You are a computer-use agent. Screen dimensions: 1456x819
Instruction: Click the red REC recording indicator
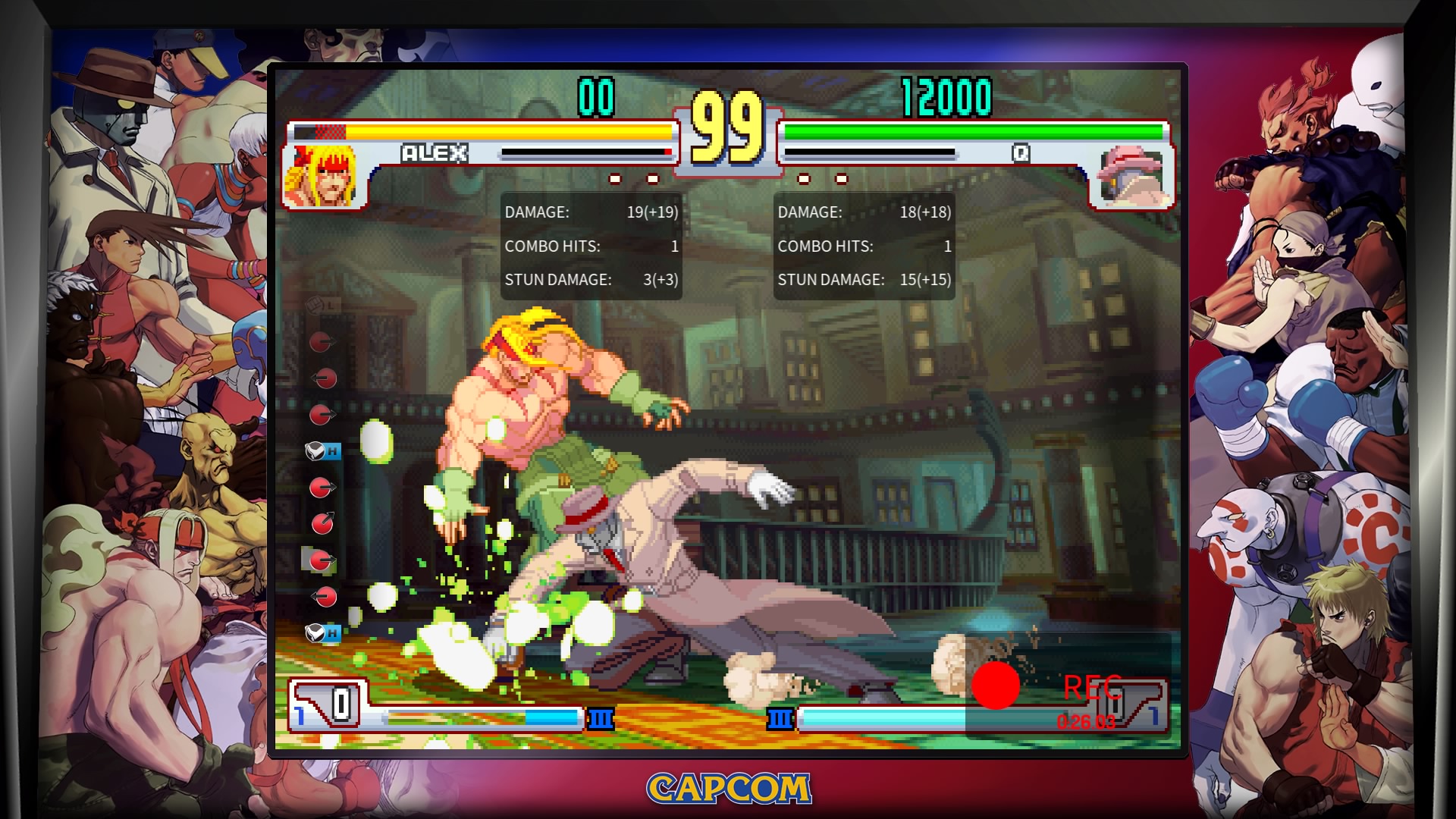tap(996, 686)
